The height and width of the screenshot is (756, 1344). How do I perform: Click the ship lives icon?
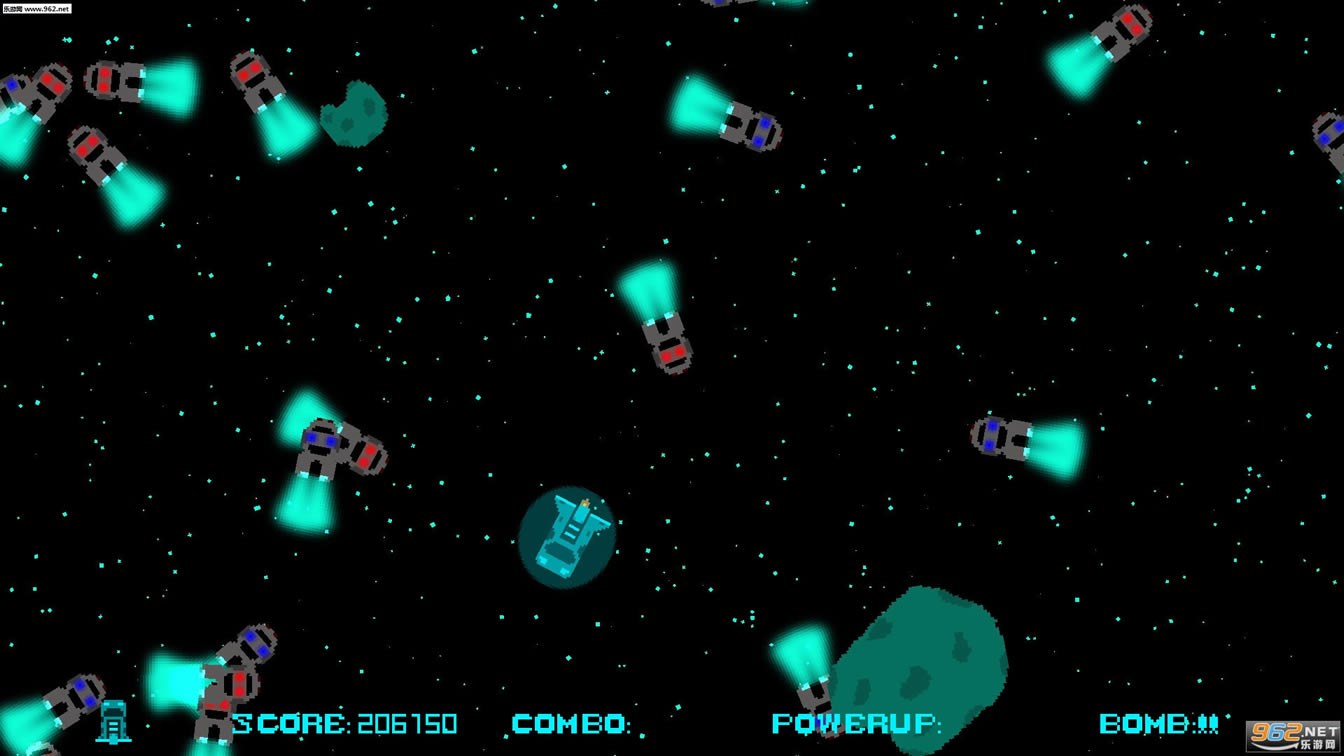click(114, 721)
